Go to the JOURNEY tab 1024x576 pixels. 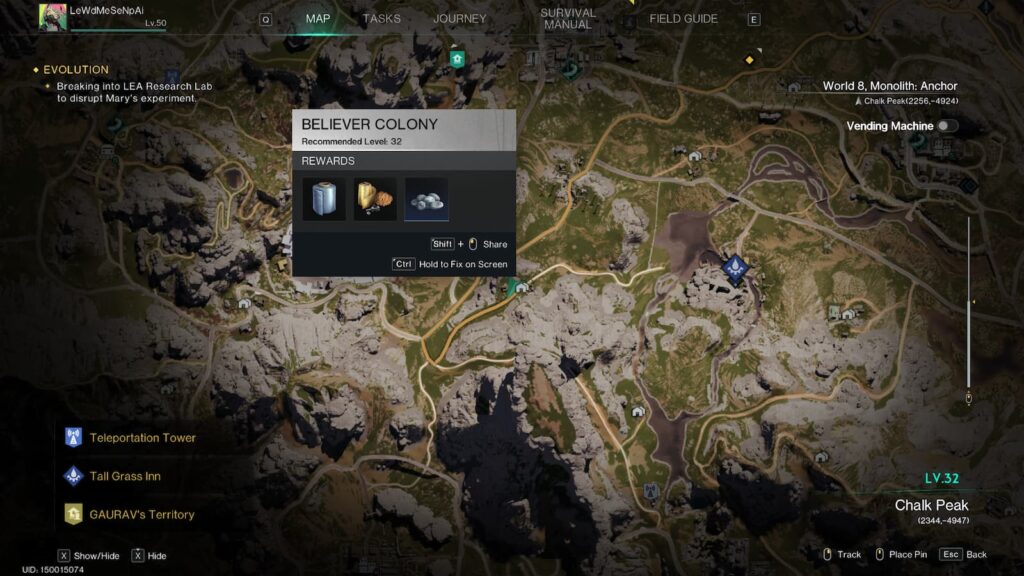point(459,19)
